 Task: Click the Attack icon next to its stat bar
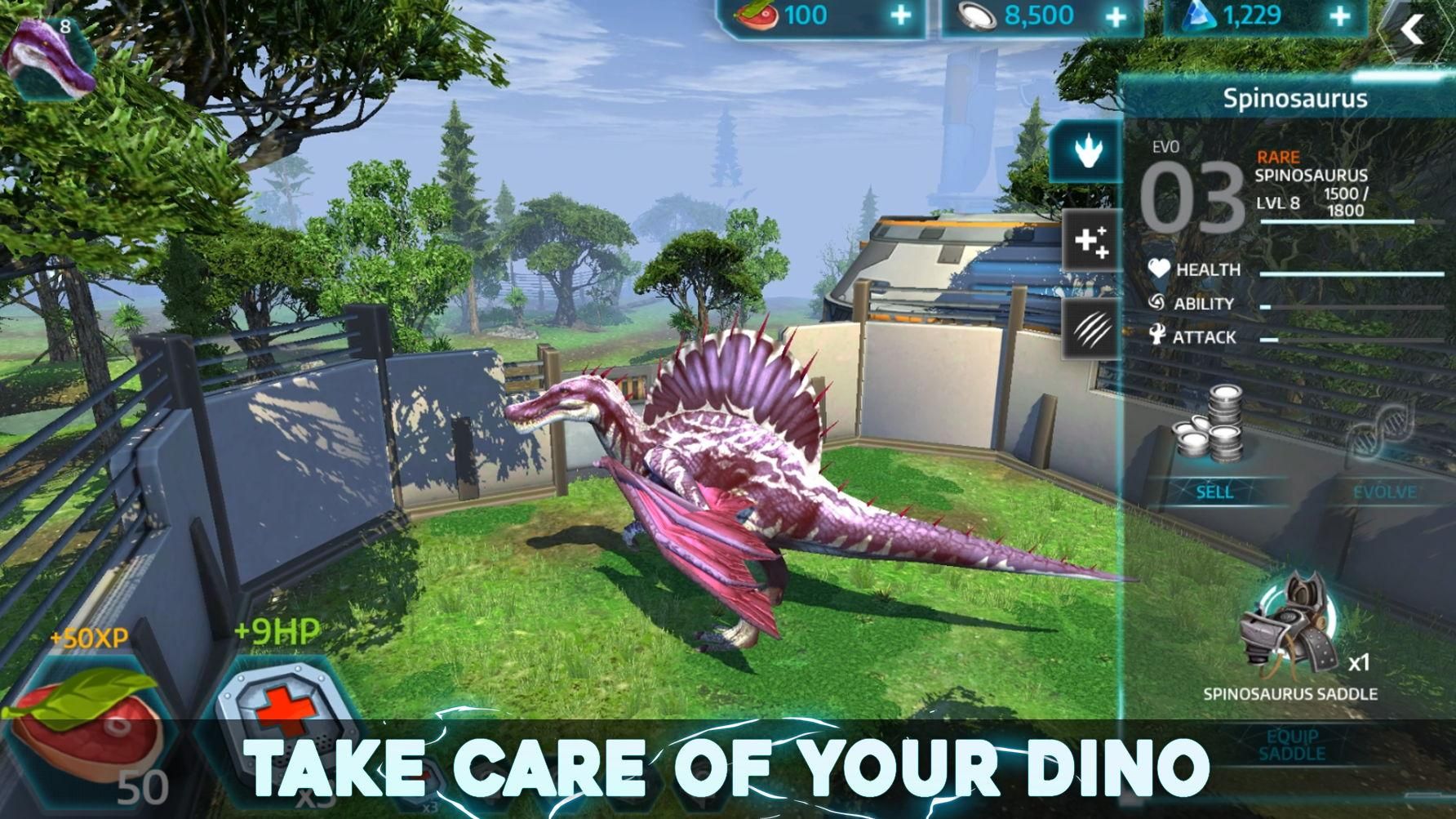click(x=1158, y=336)
